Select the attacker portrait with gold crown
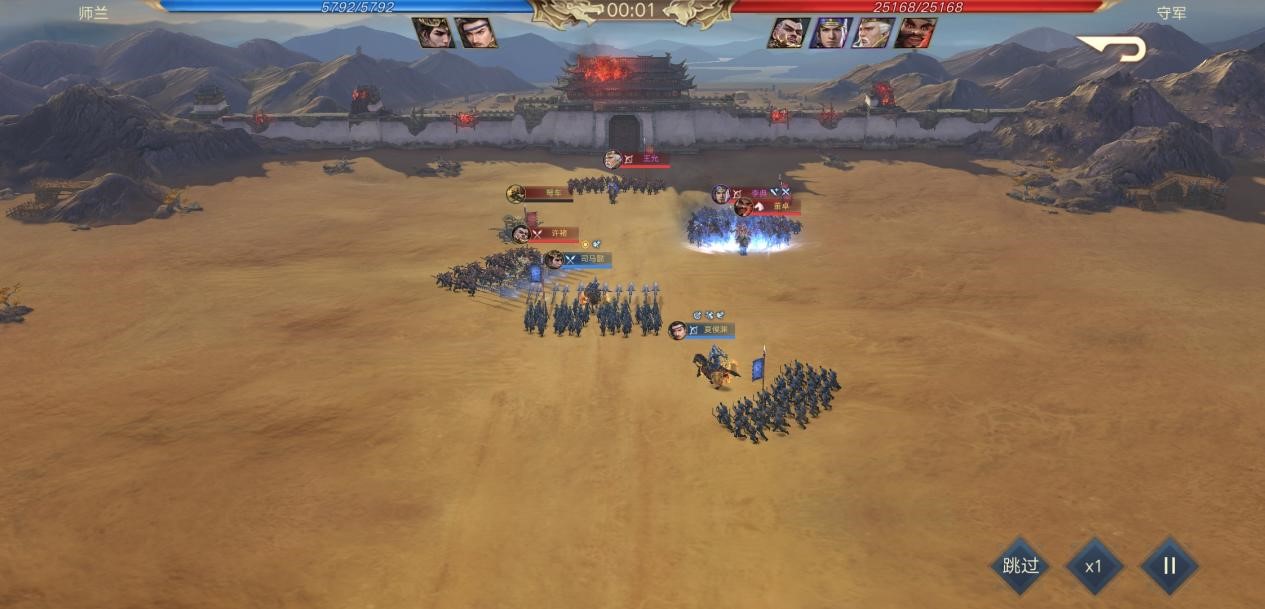The image size is (1265, 609). [434, 33]
